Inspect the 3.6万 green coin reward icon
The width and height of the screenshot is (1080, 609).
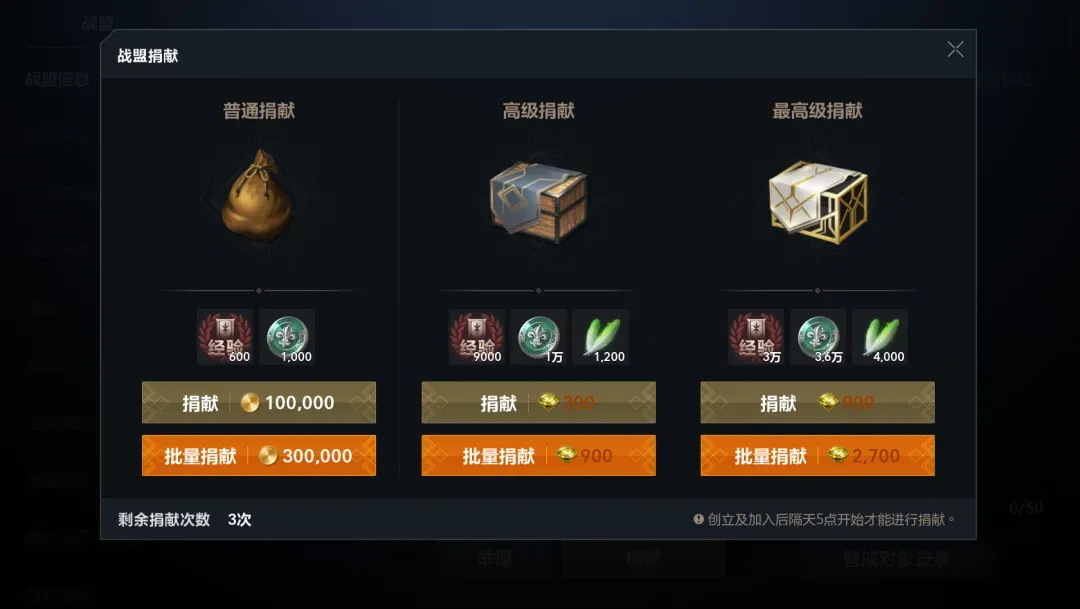tap(818, 337)
